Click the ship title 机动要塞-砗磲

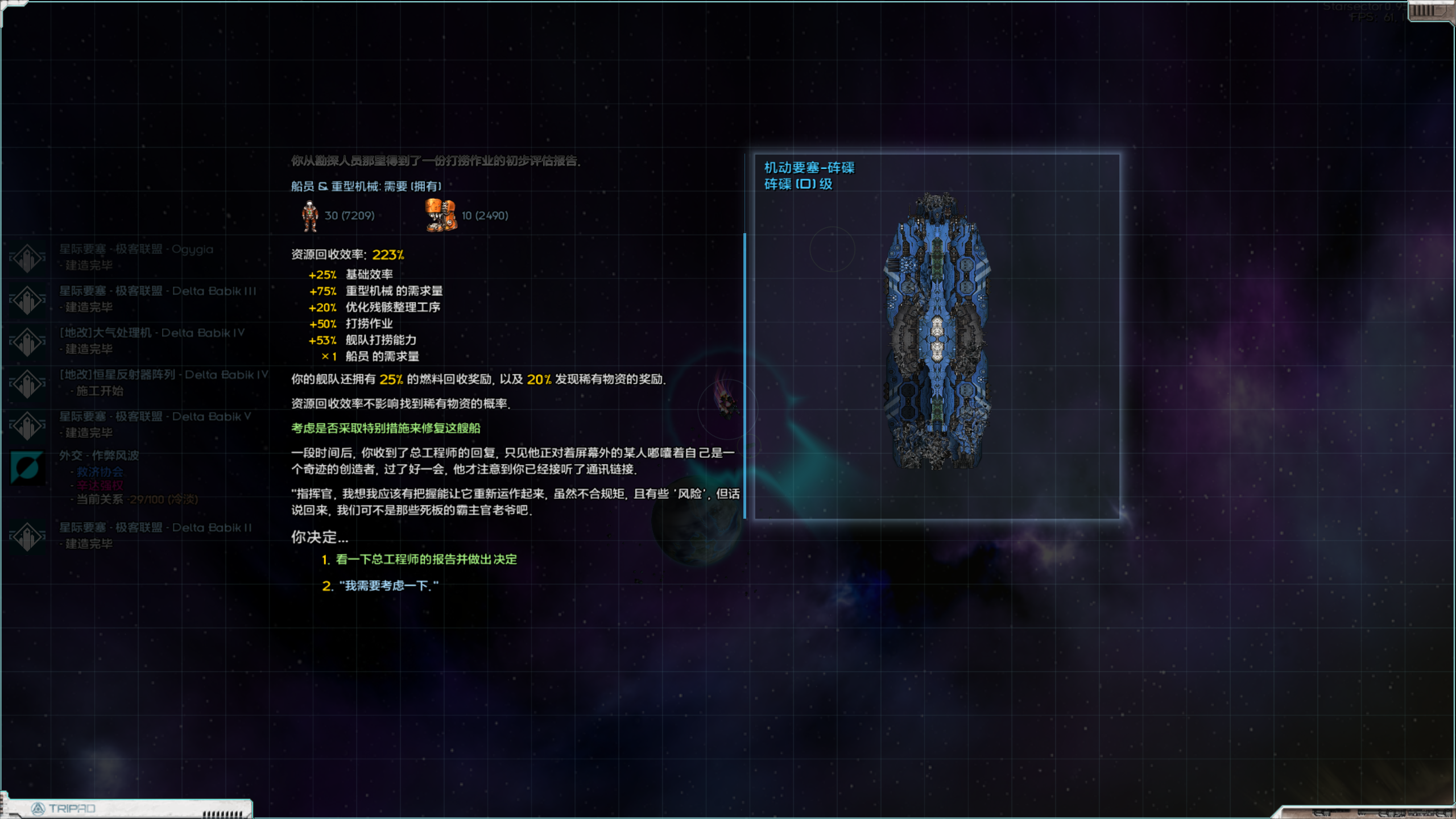[810, 168]
